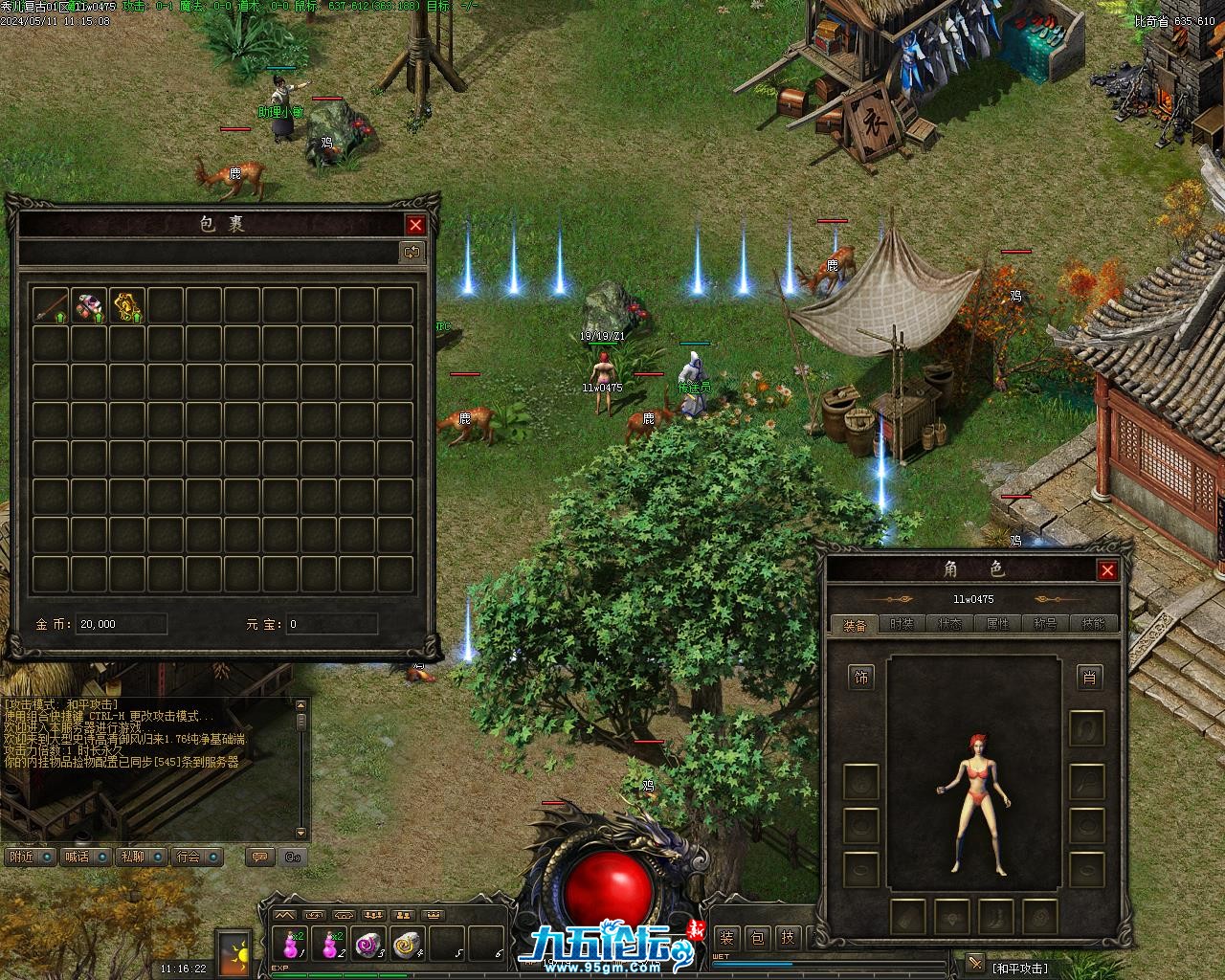Switch to the 称号 title tab
The height and width of the screenshot is (980, 1225).
[1045, 624]
